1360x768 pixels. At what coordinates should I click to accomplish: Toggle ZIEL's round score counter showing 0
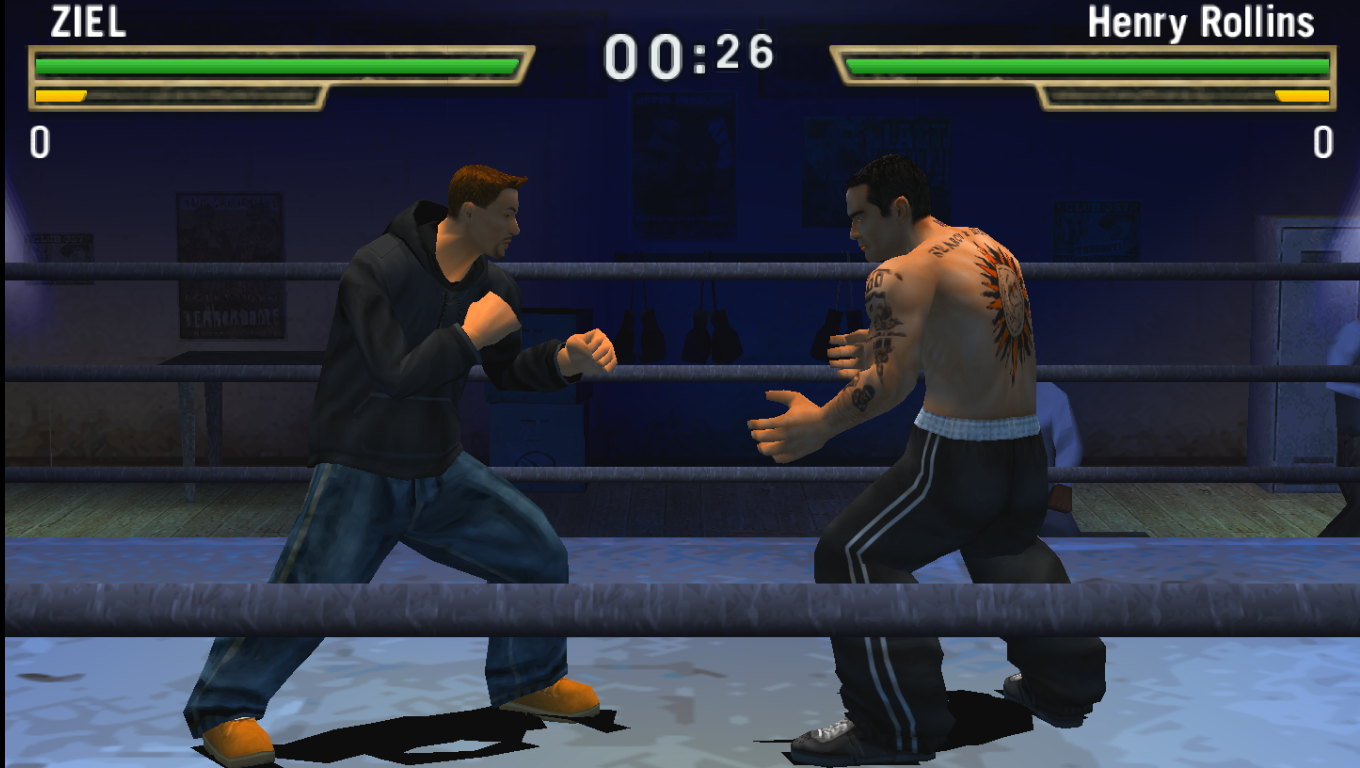(38, 140)
